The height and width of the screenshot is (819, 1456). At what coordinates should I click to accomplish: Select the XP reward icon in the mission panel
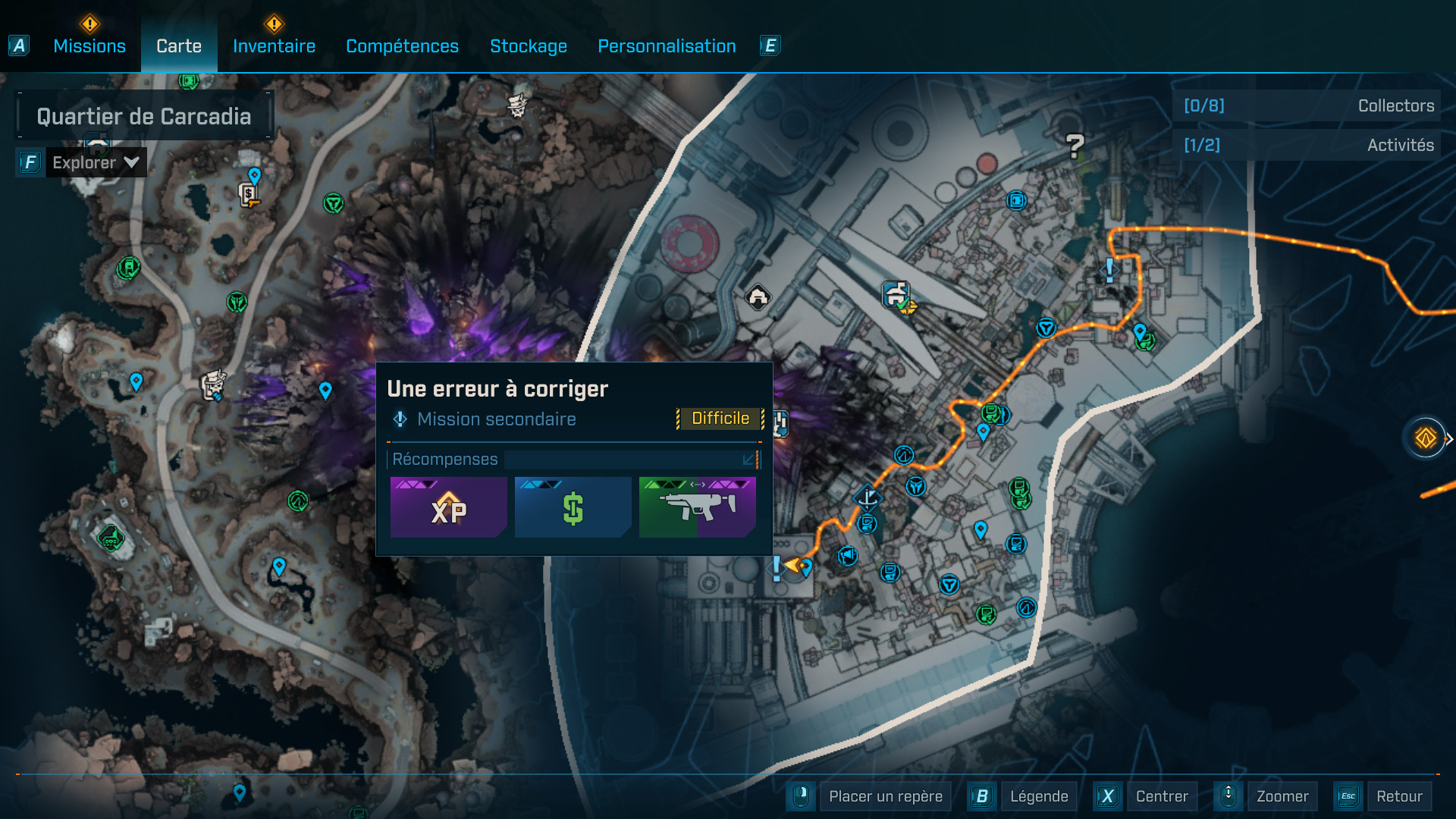click(448, 507)
